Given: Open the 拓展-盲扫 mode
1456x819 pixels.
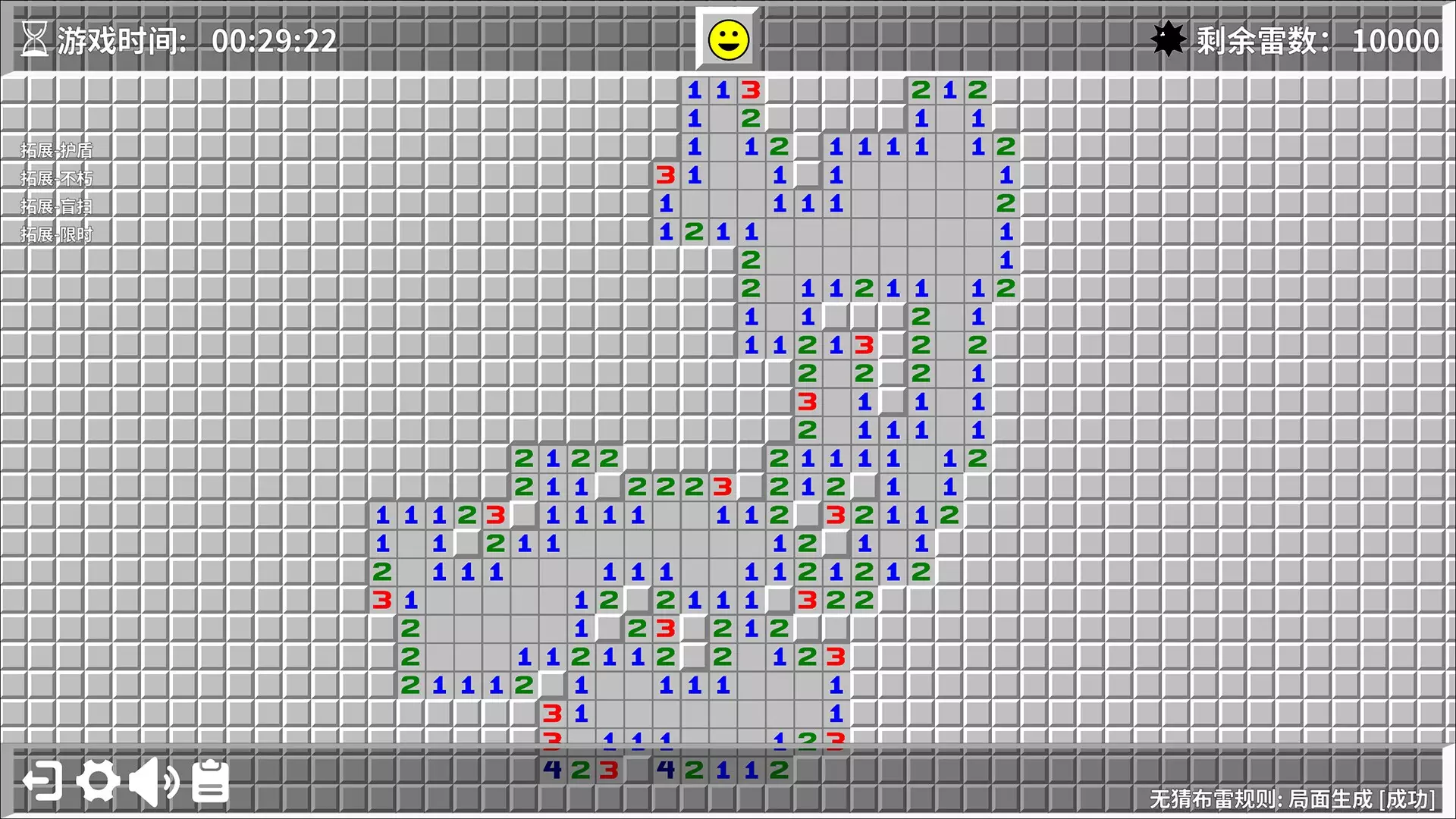Looking at the screenshot, I should pos(57,205).
